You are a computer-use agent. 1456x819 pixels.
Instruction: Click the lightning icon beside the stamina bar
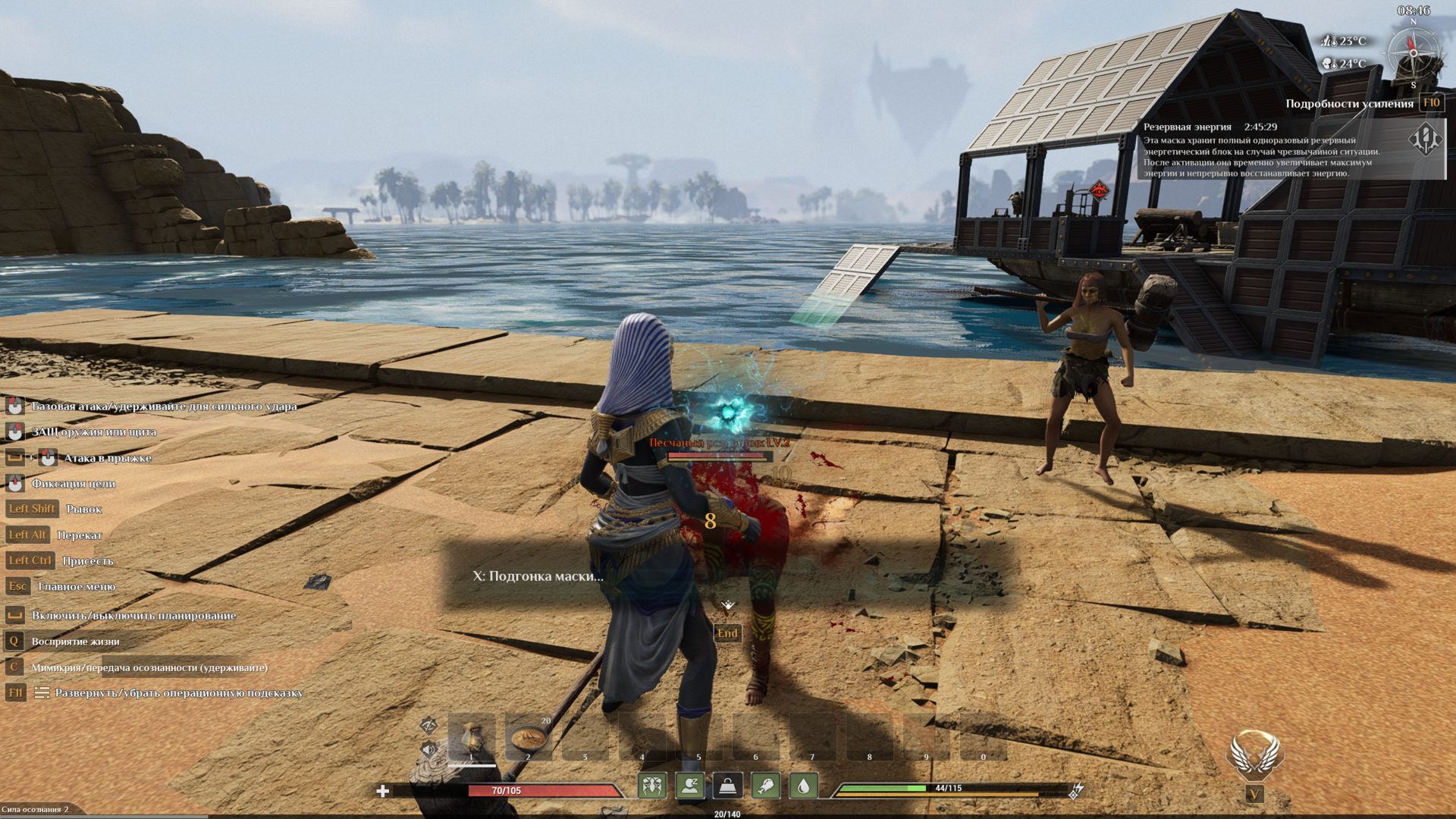coord(1075,791)
